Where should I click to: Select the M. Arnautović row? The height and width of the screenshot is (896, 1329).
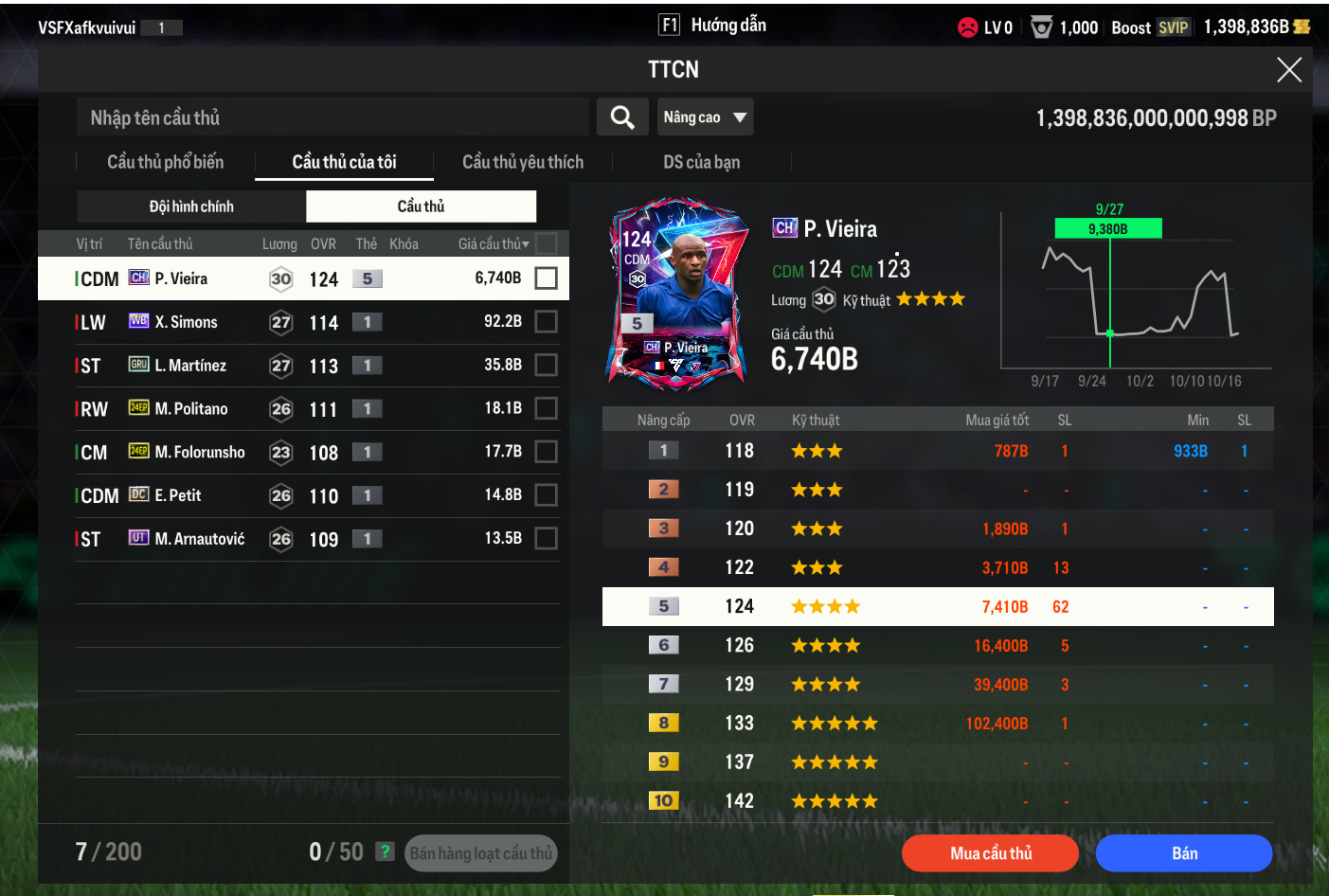(284, 539)
